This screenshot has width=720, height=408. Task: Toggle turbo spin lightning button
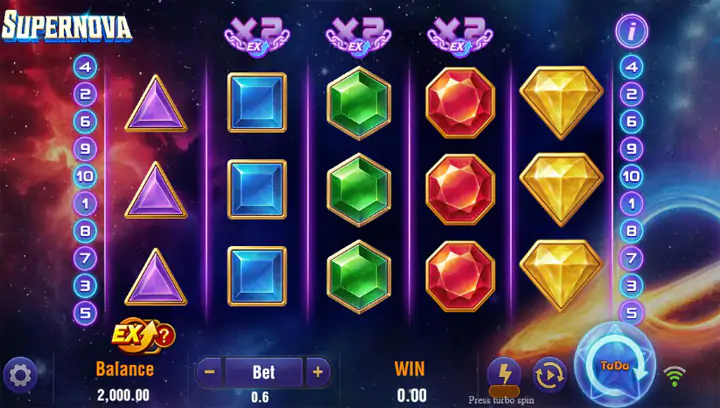coord(504,374)
